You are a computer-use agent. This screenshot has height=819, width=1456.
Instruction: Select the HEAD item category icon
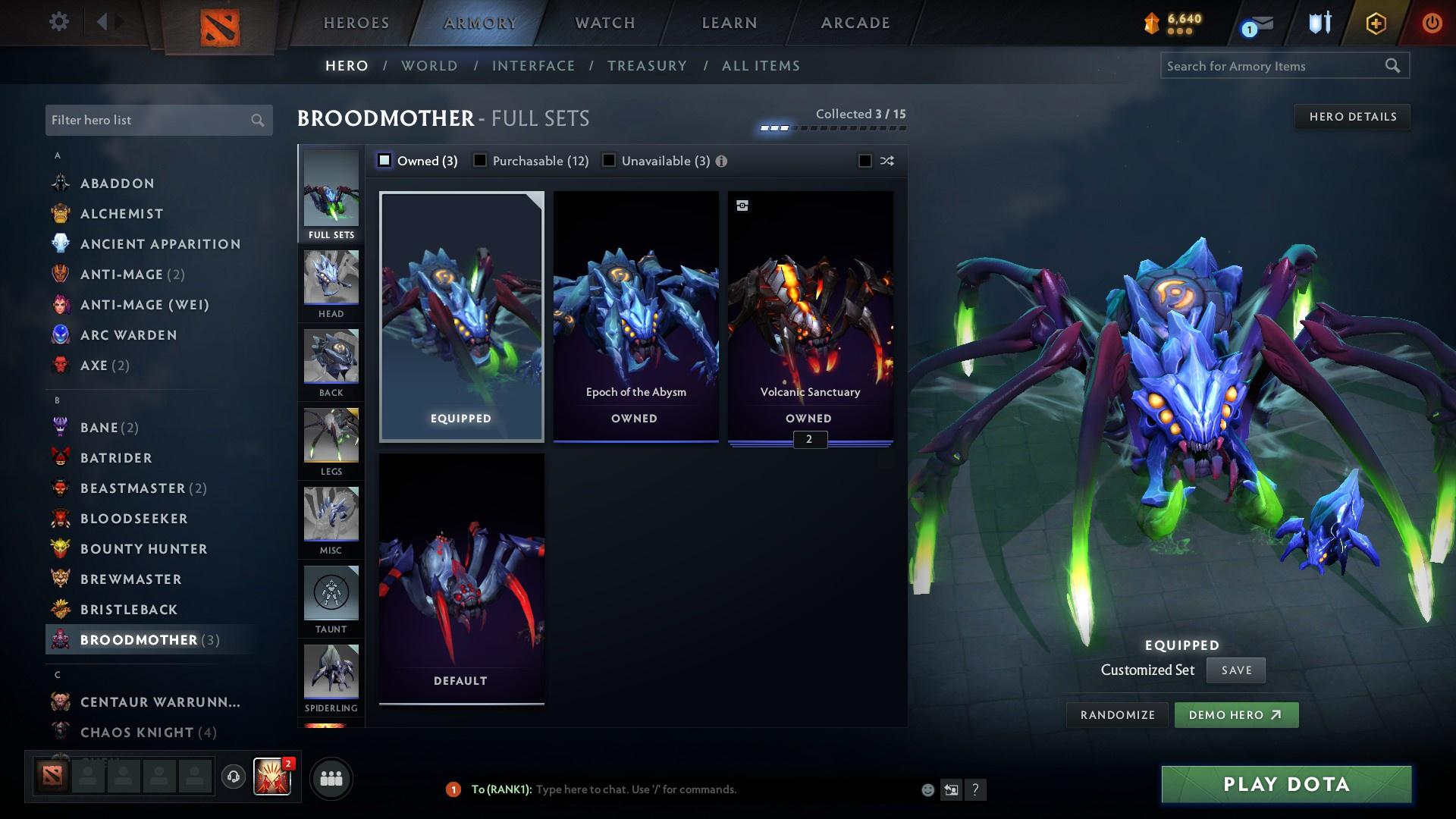pyautogui.click(x=331, y=281)
